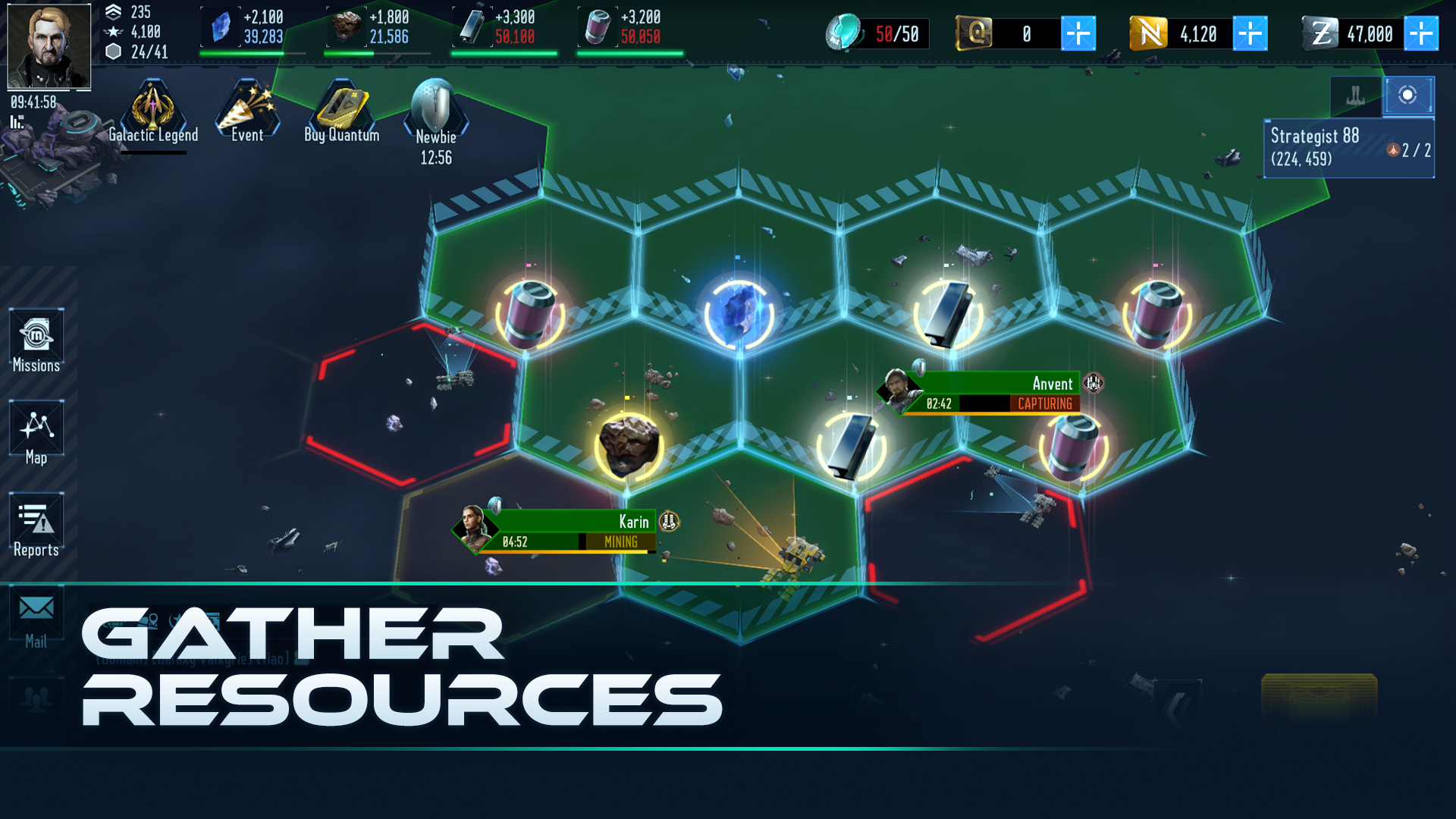Image resolution: width=1456 pixels, height=819 pixels.
Task: Click Karin's mining progress bar
Action: point(575,541)
